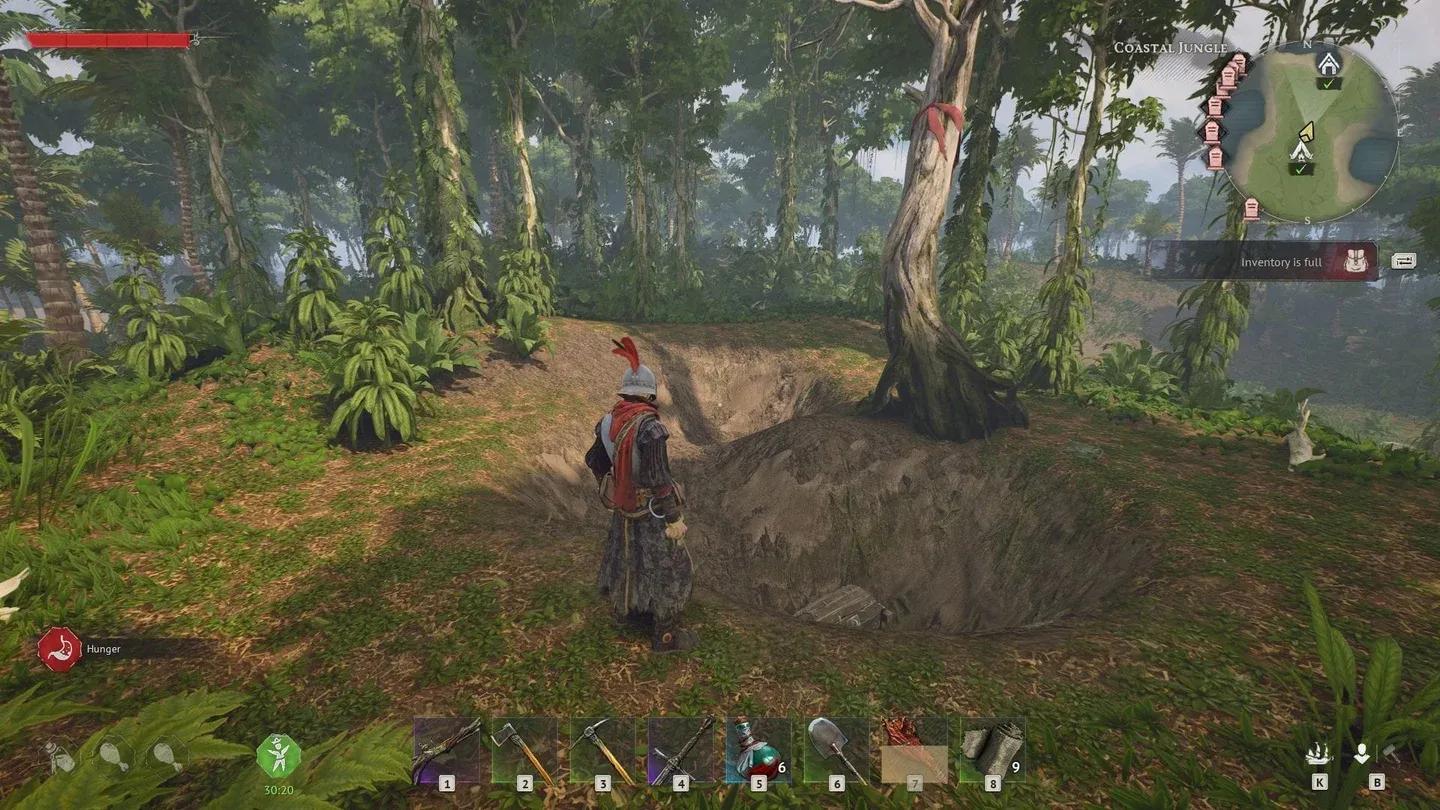The width and height of the screenshot is (1440, 810).
Task: Choose the grey cloth bandage stack
Action: click(992, 750)
